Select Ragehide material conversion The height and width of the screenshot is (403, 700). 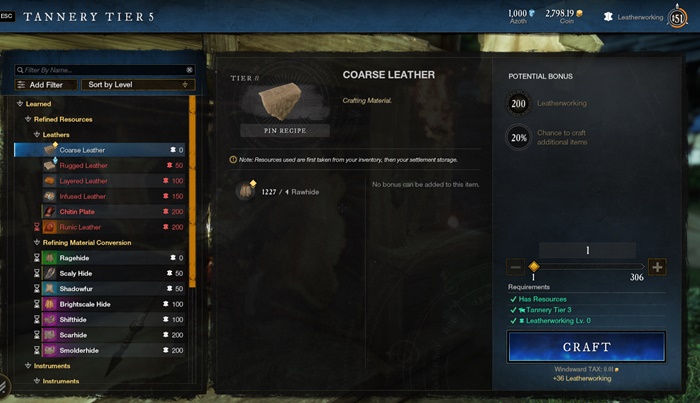point(75,258)
